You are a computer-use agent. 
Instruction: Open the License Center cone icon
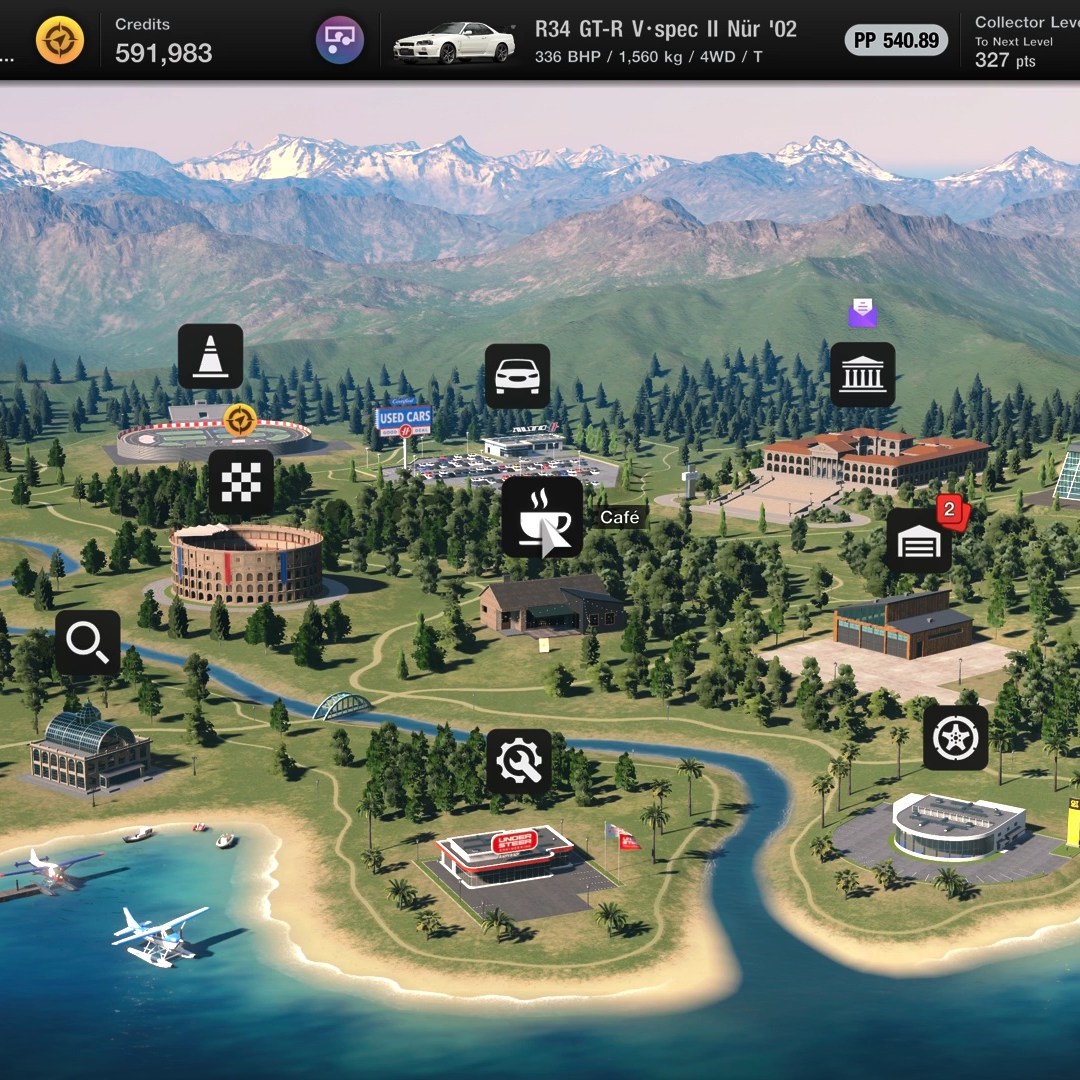210,356
